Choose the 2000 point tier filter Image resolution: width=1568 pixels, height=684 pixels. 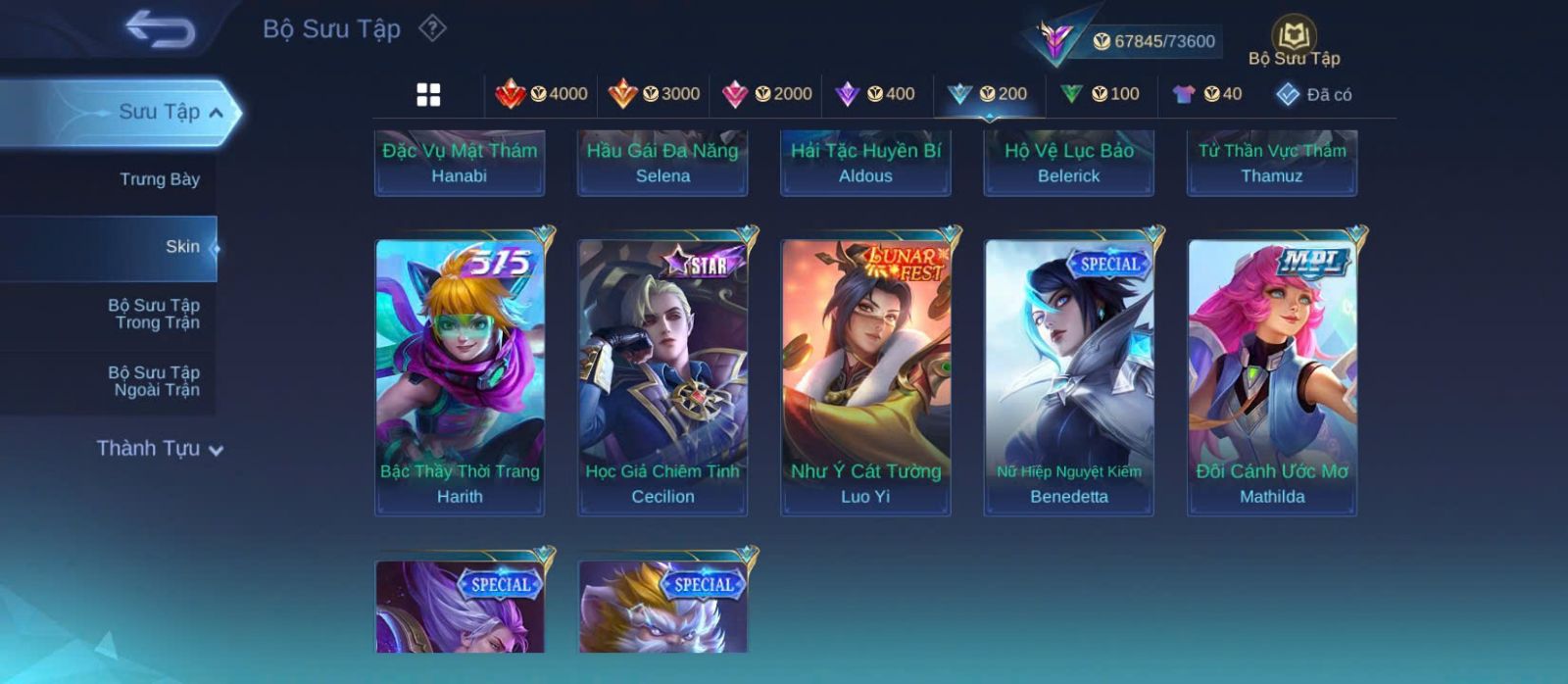(766, 94)
